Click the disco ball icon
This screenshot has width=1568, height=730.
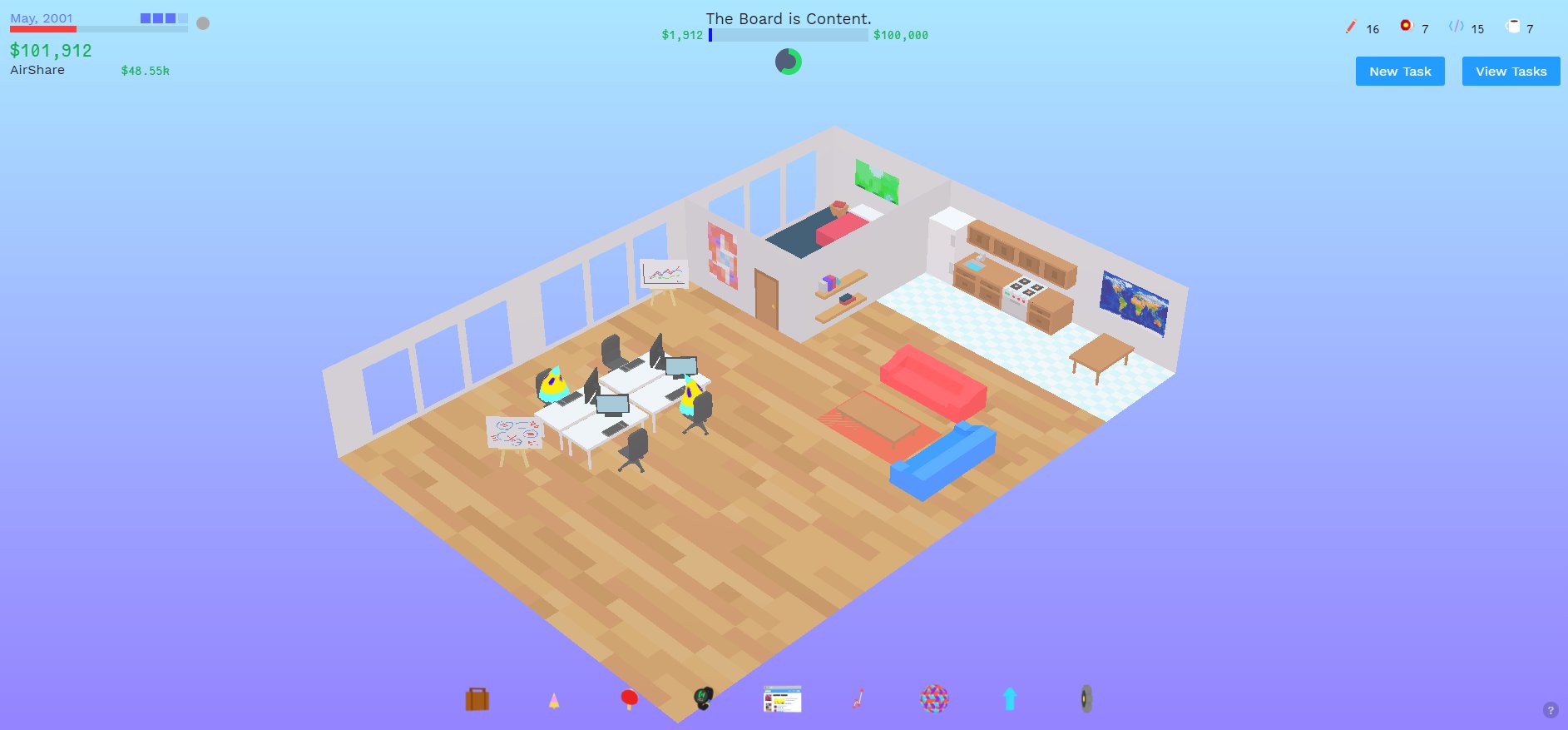(935, 699)
